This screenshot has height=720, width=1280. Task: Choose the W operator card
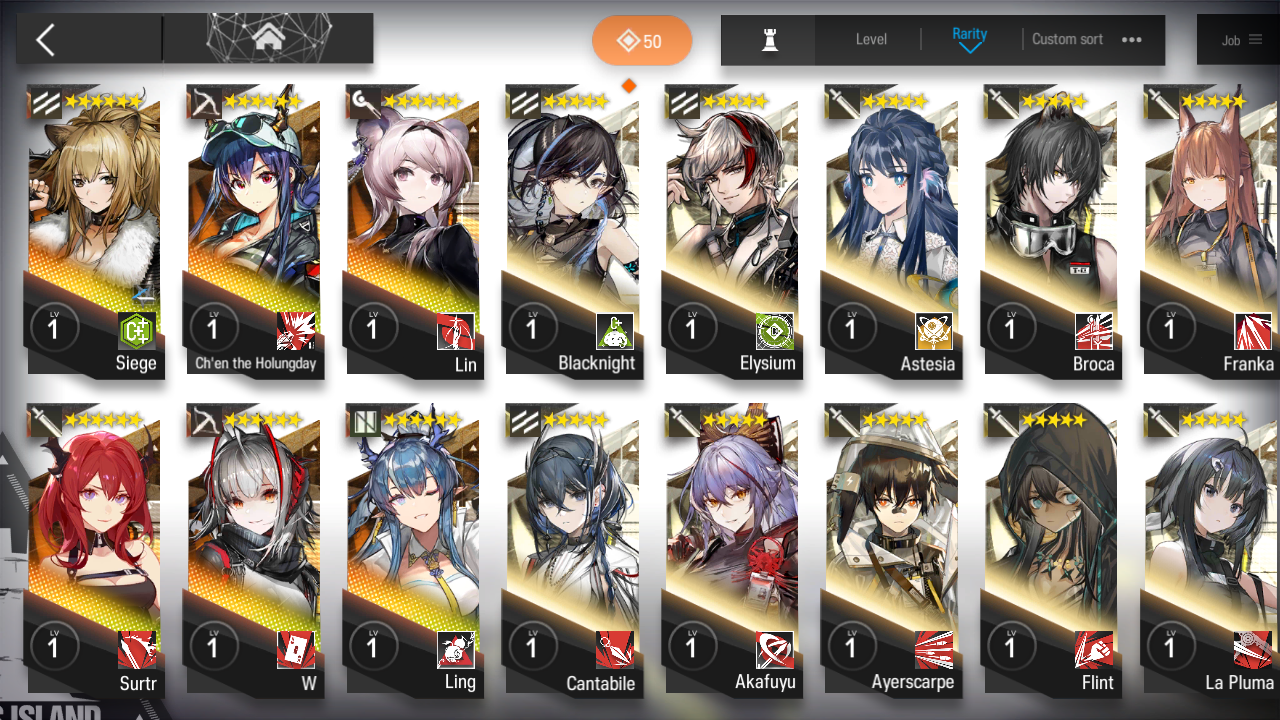tap(254, 550)
